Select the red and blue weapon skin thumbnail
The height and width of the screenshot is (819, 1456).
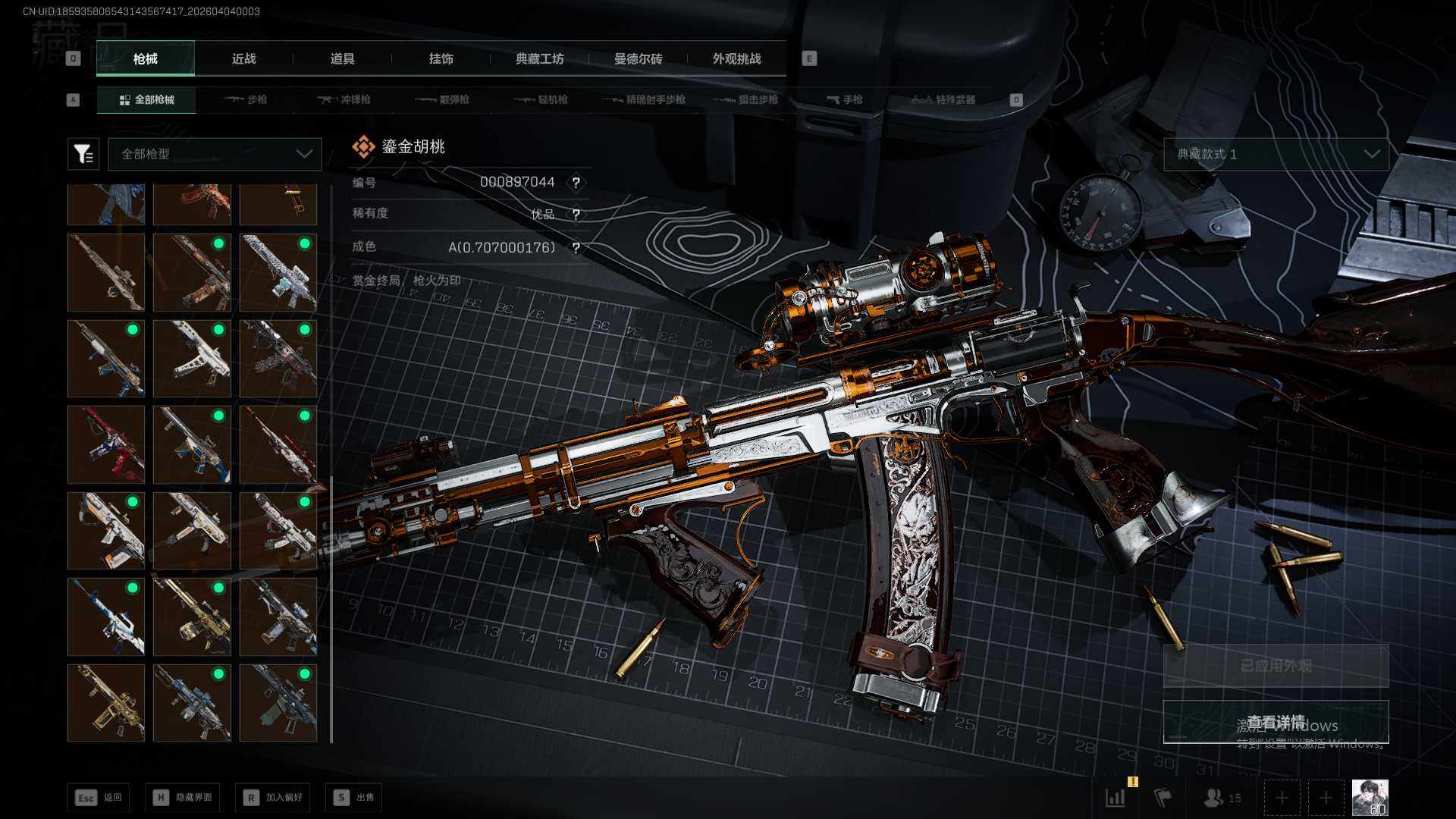(x=106, y=444)
